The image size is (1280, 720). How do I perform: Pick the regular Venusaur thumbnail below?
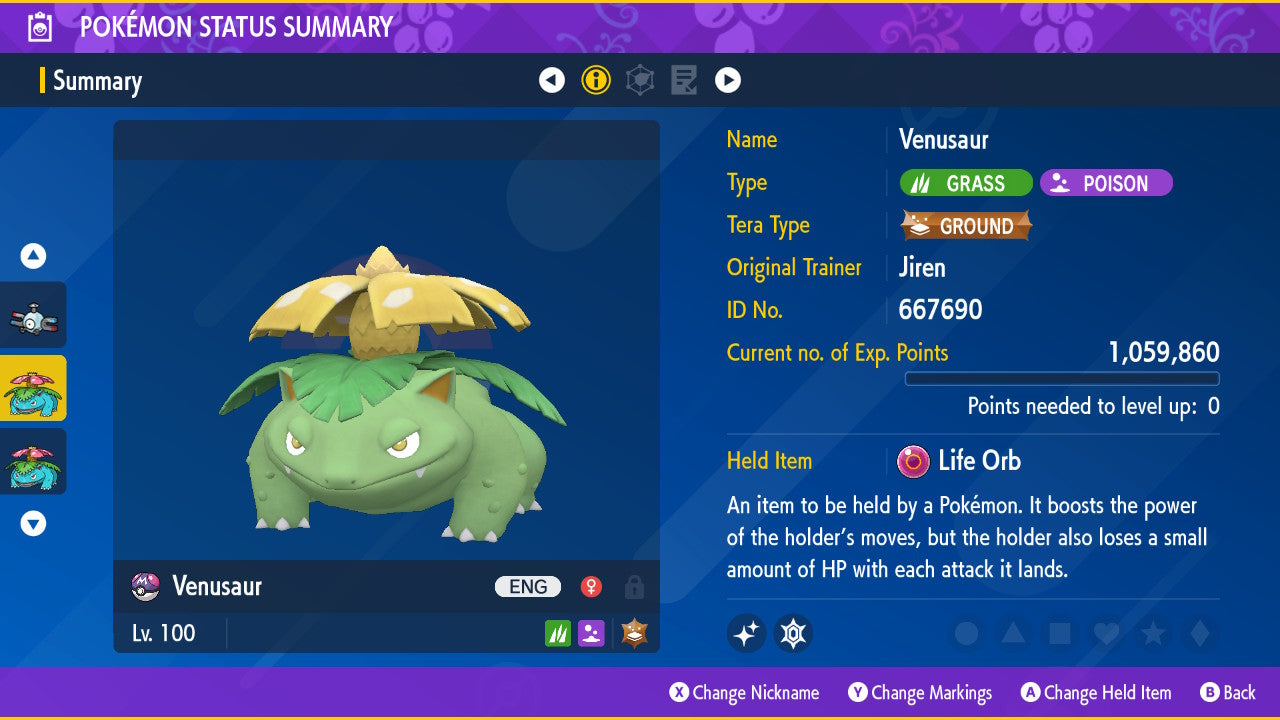click(33, 461)
